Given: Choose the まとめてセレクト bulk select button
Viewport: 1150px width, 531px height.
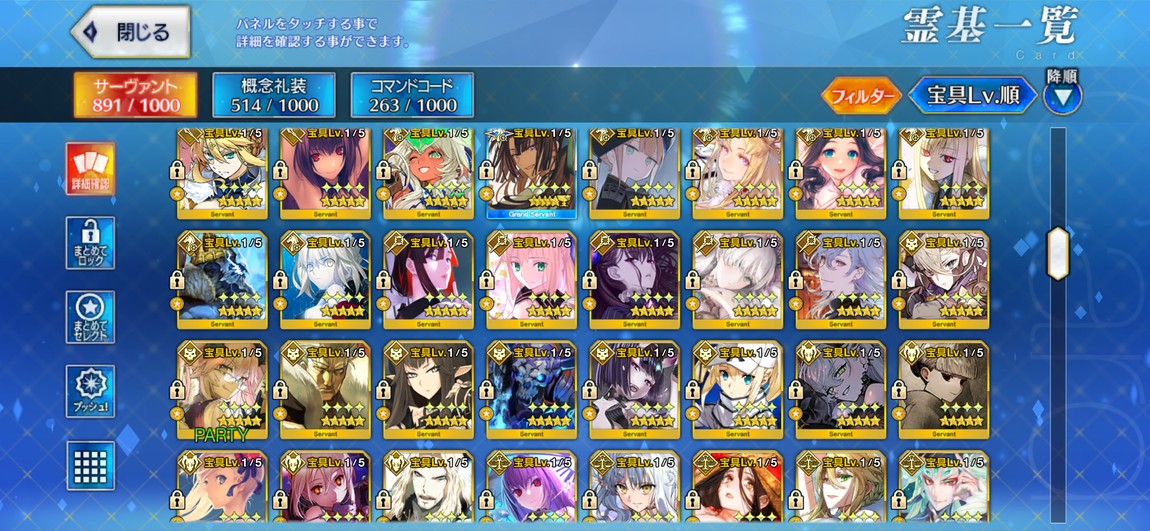Looking at the screenshot, I should 90,317.
